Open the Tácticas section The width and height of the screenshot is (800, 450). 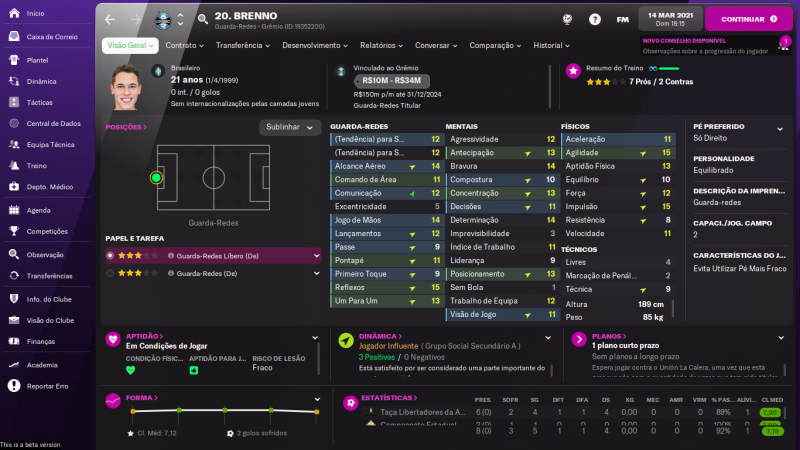tap(40, 102)
